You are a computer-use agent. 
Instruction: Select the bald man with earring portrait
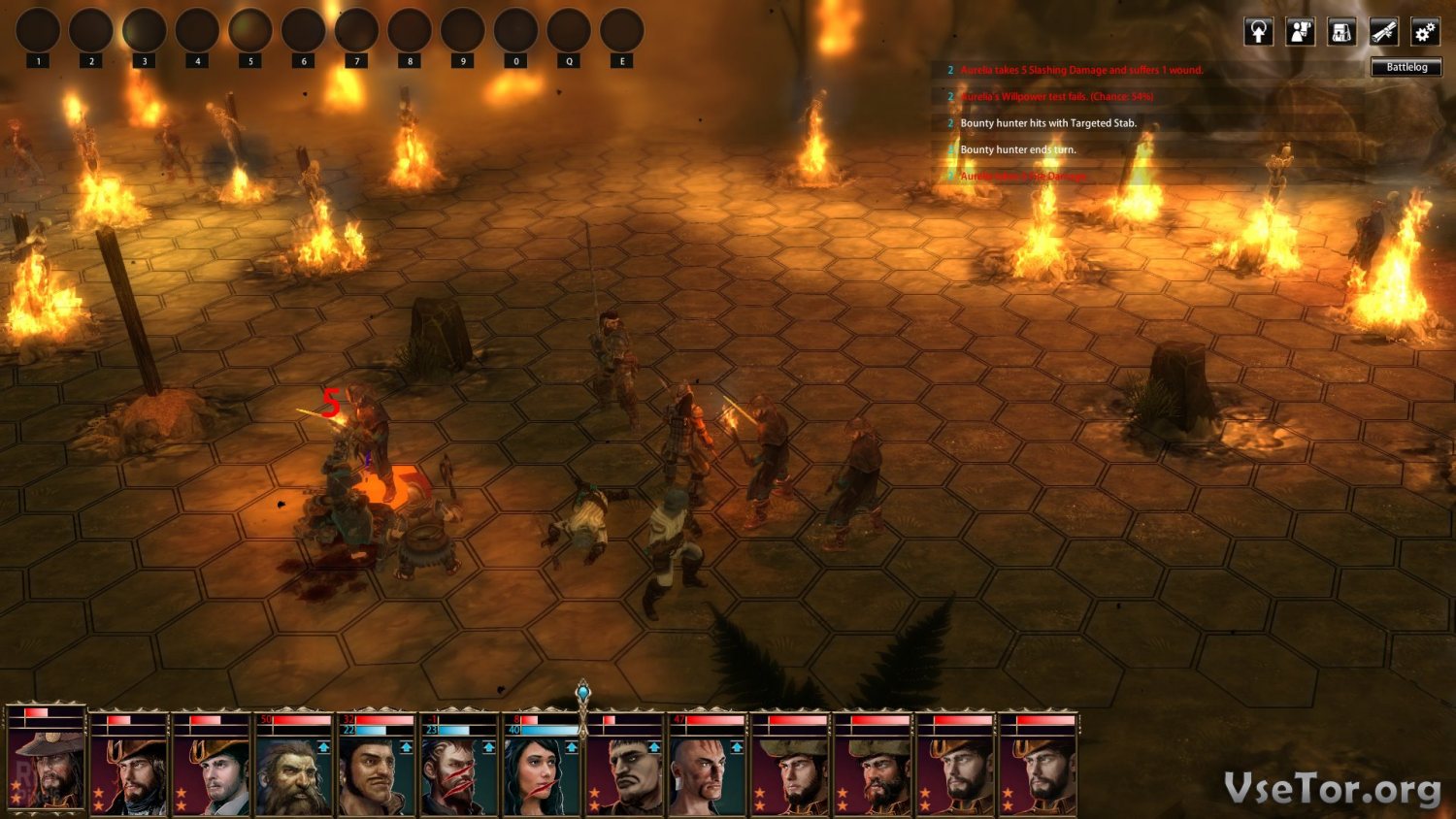706,773
